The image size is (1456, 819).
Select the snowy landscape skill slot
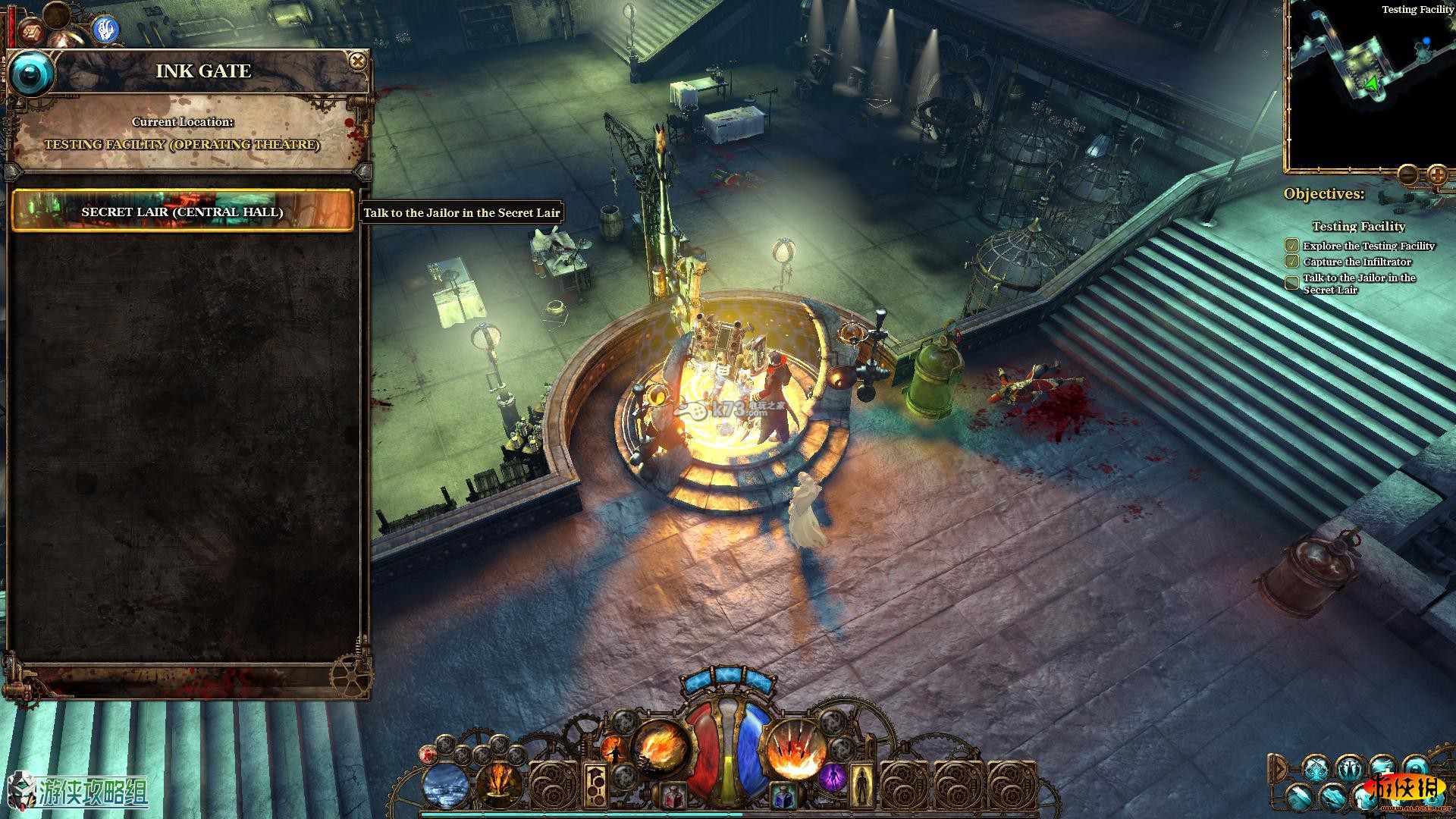tap(447, 786)
